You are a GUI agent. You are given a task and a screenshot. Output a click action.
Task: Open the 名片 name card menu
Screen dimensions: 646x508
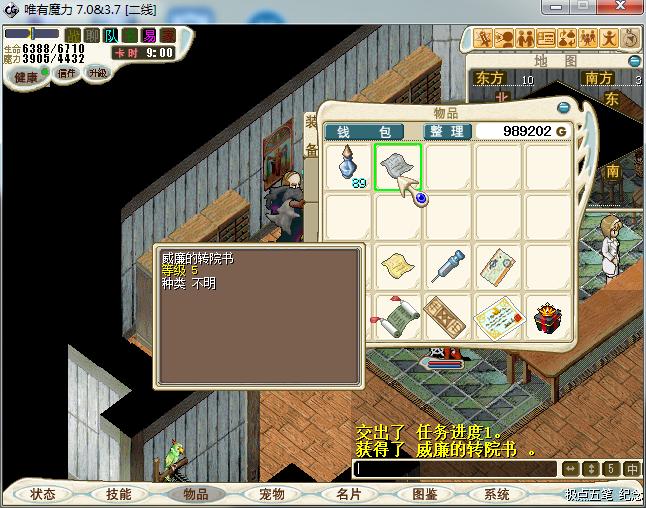tap(348, 494)
